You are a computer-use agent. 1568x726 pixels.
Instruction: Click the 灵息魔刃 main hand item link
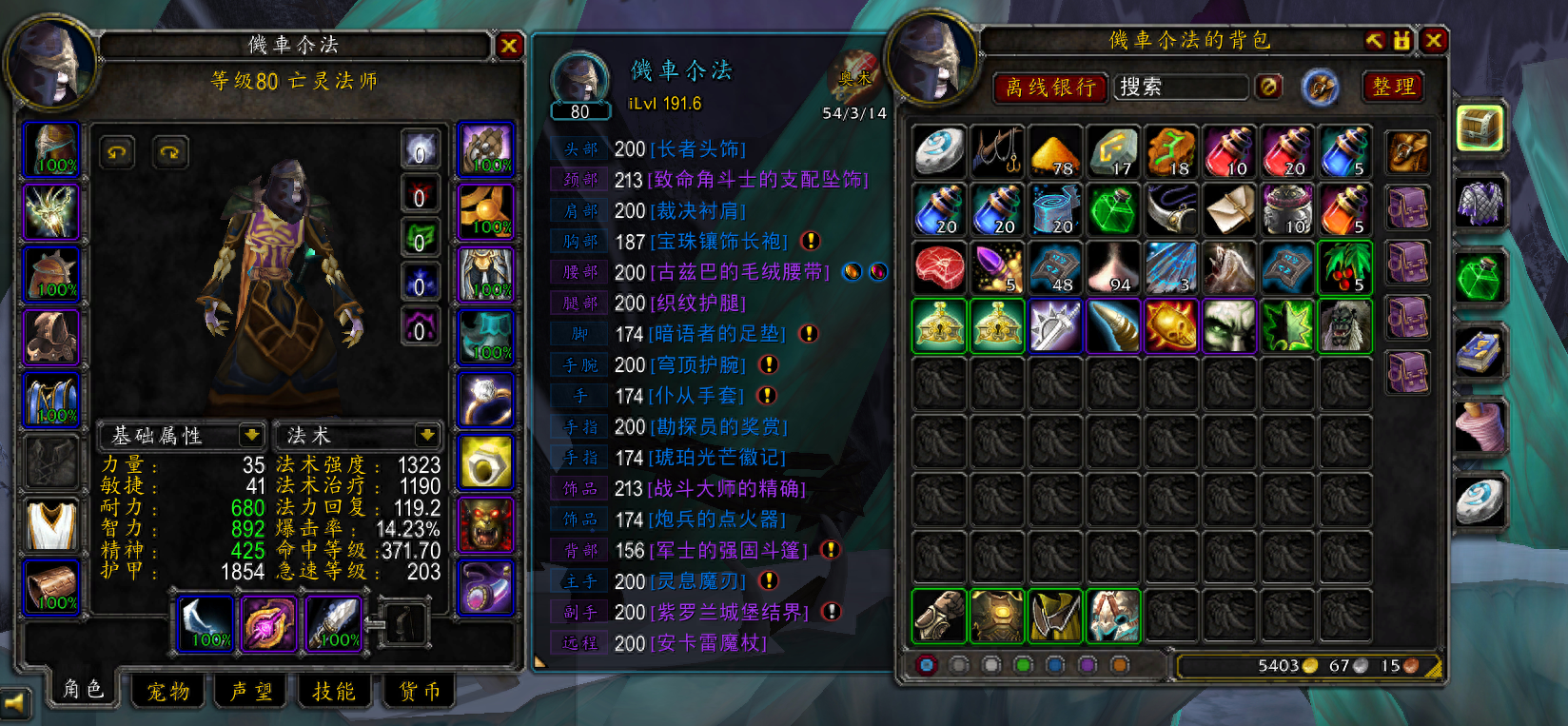698,581
